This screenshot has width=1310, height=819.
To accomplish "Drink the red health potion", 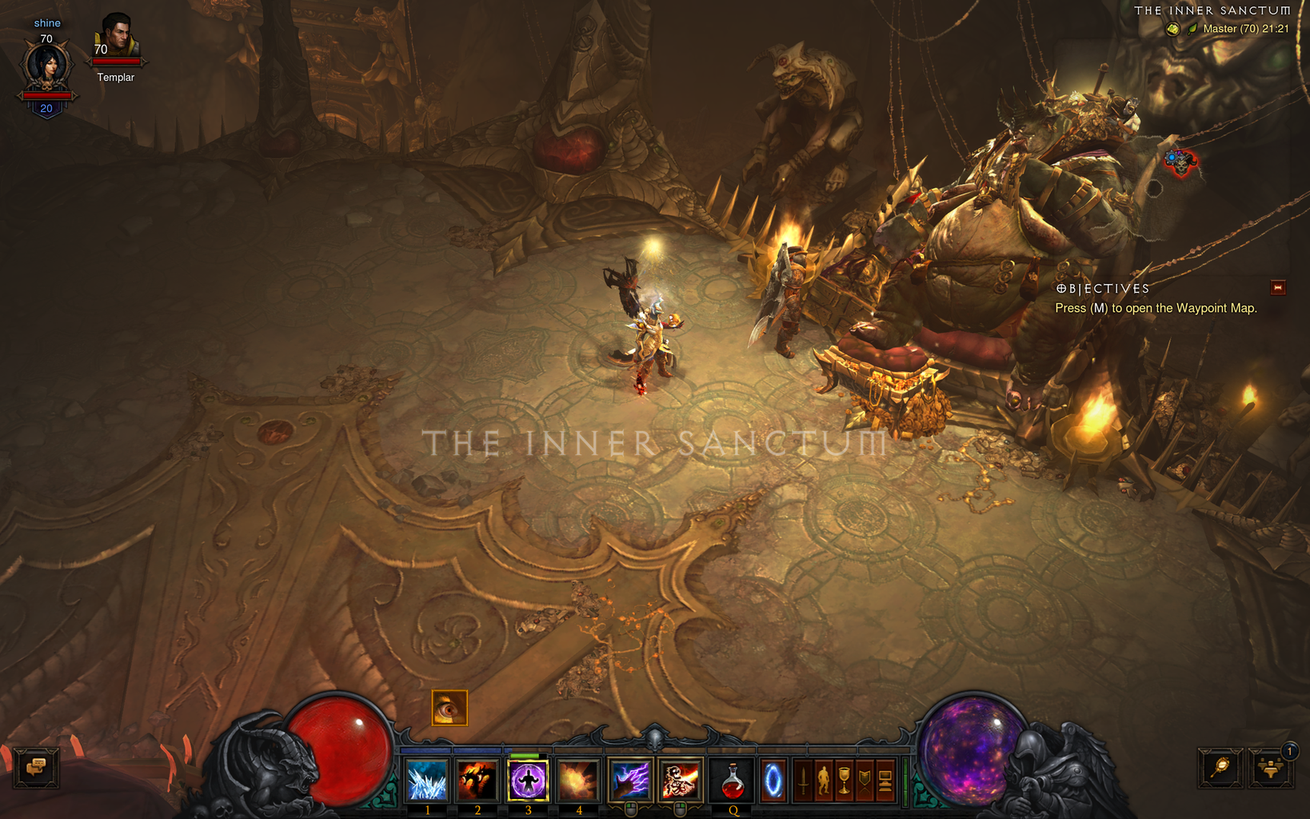I will pyautogui.click(x=732, y=780).
